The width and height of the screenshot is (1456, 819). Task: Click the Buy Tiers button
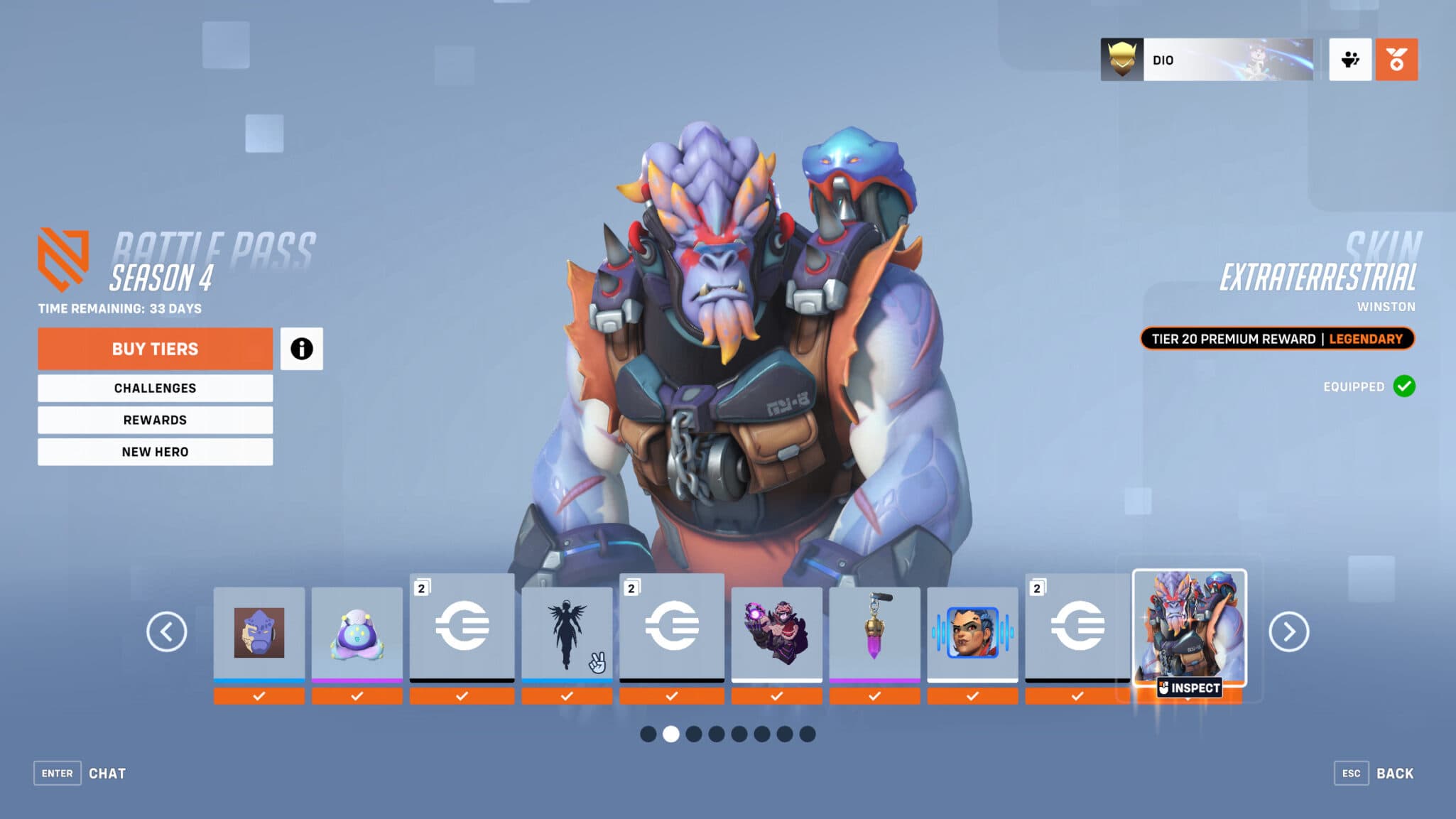[155, 349]
